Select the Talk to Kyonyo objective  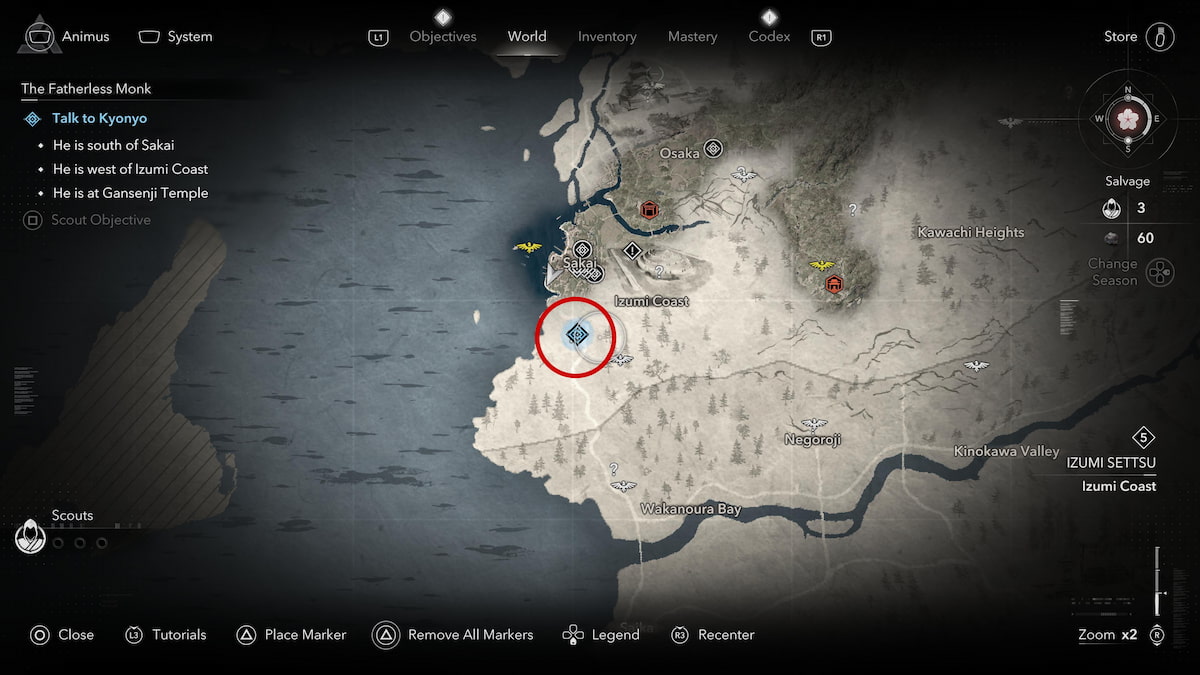click(99, 119)
